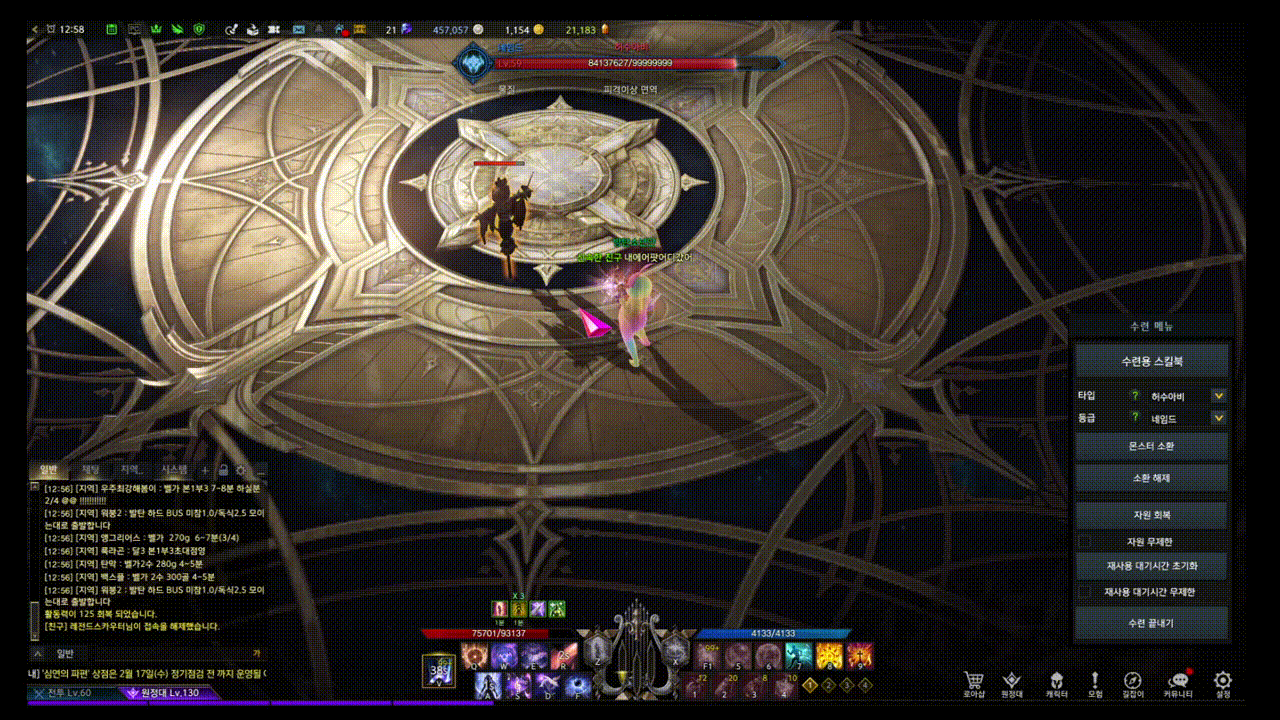Open the 모험 adventure menu
The image size is (1280, 720).
click(1095, 682)
